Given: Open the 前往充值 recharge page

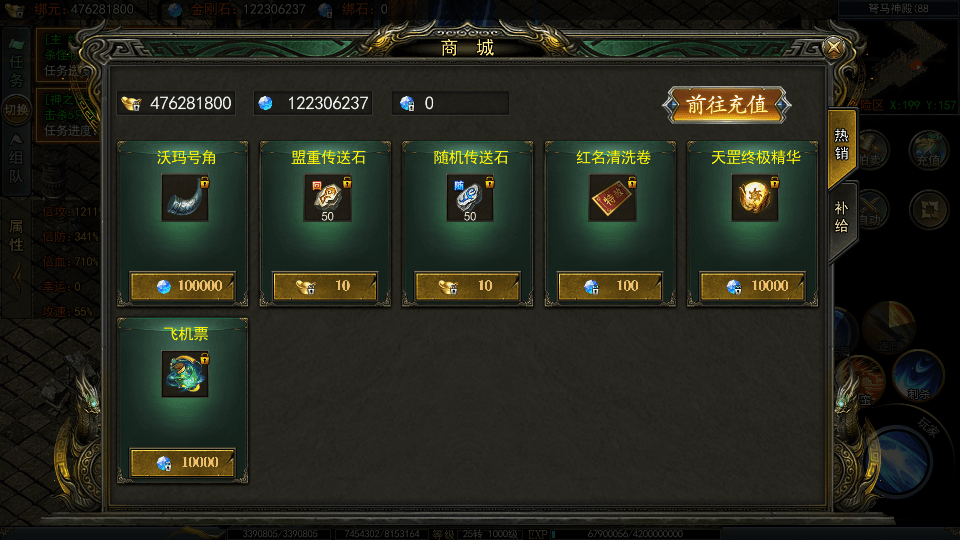Looking at the screenshot, I should point(726,105).
